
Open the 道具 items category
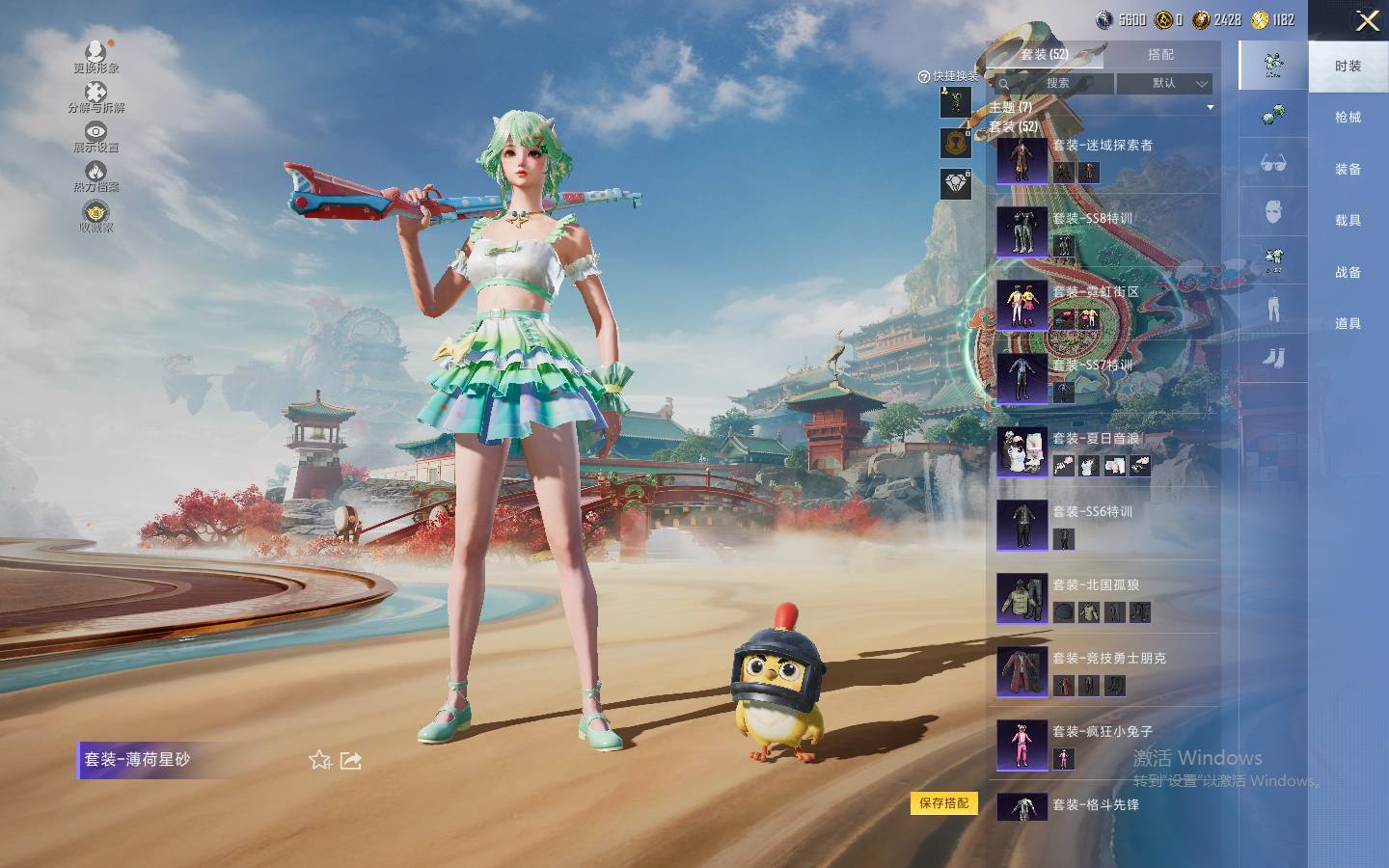click(1348, 324)
